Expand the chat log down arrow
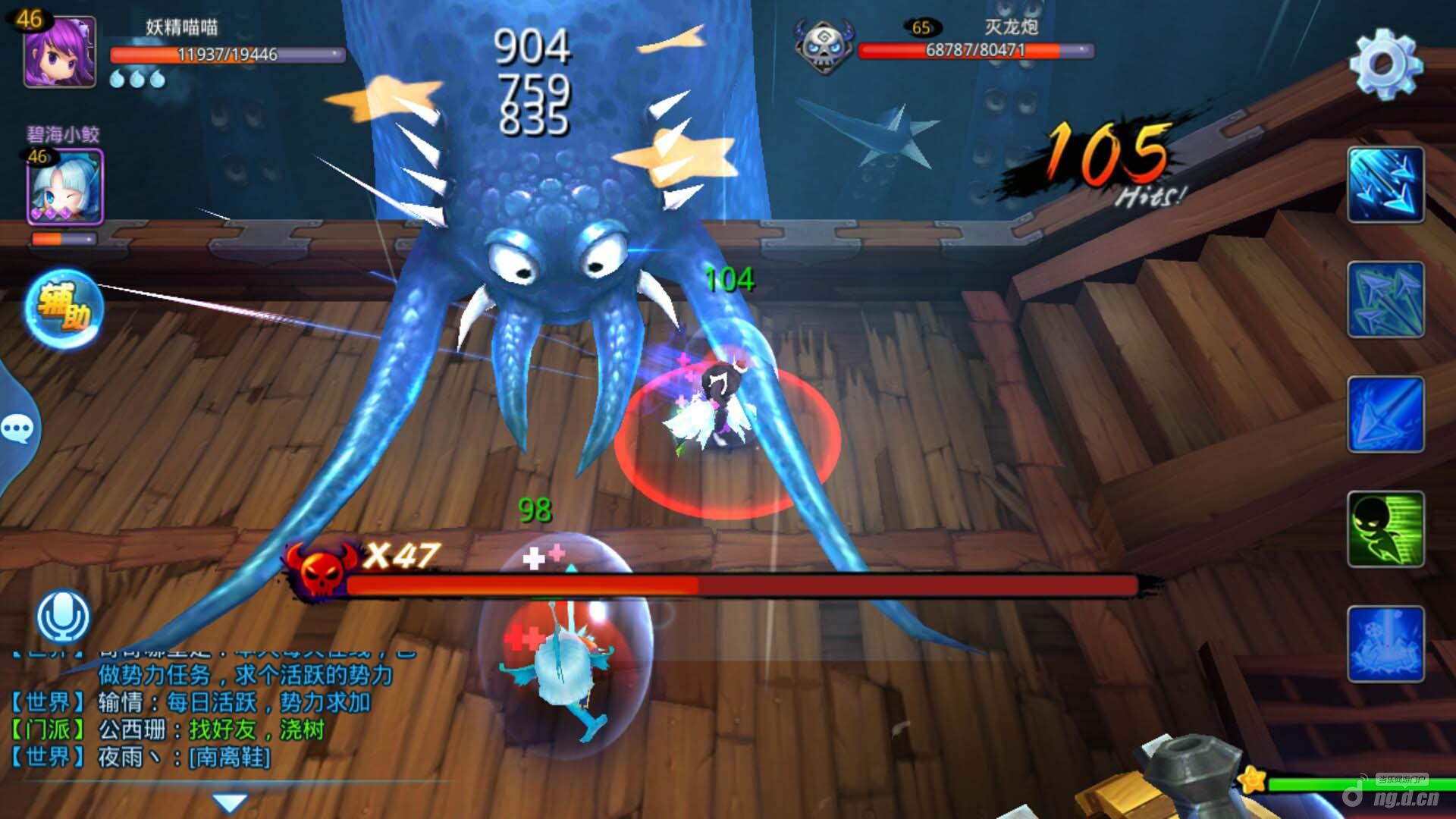The height and width of the screenshot is (819, 1456). pyautogui.click(x=230, y=802)
